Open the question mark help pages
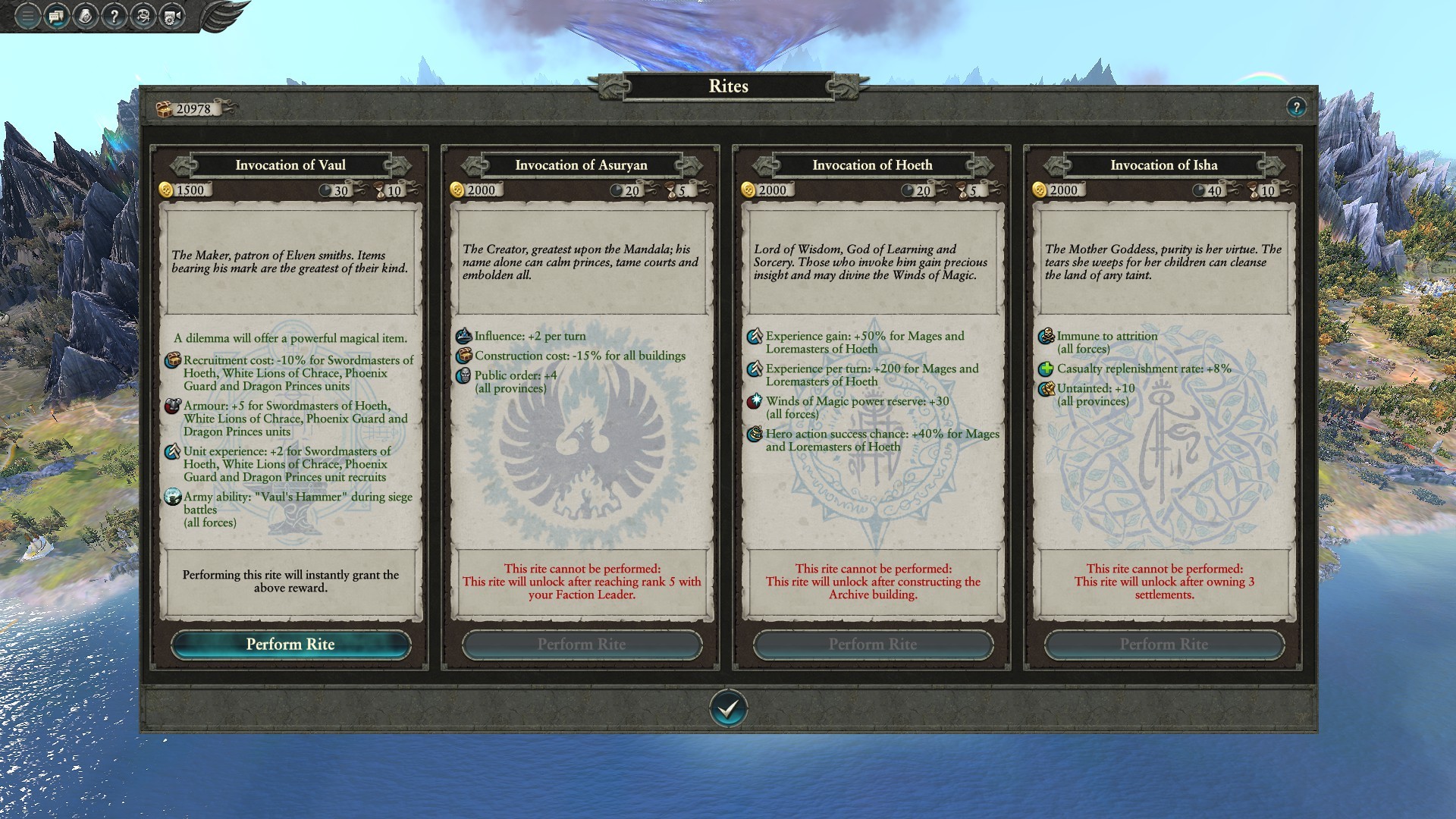This screenshot has width=1456, height=819. [114, 16]
